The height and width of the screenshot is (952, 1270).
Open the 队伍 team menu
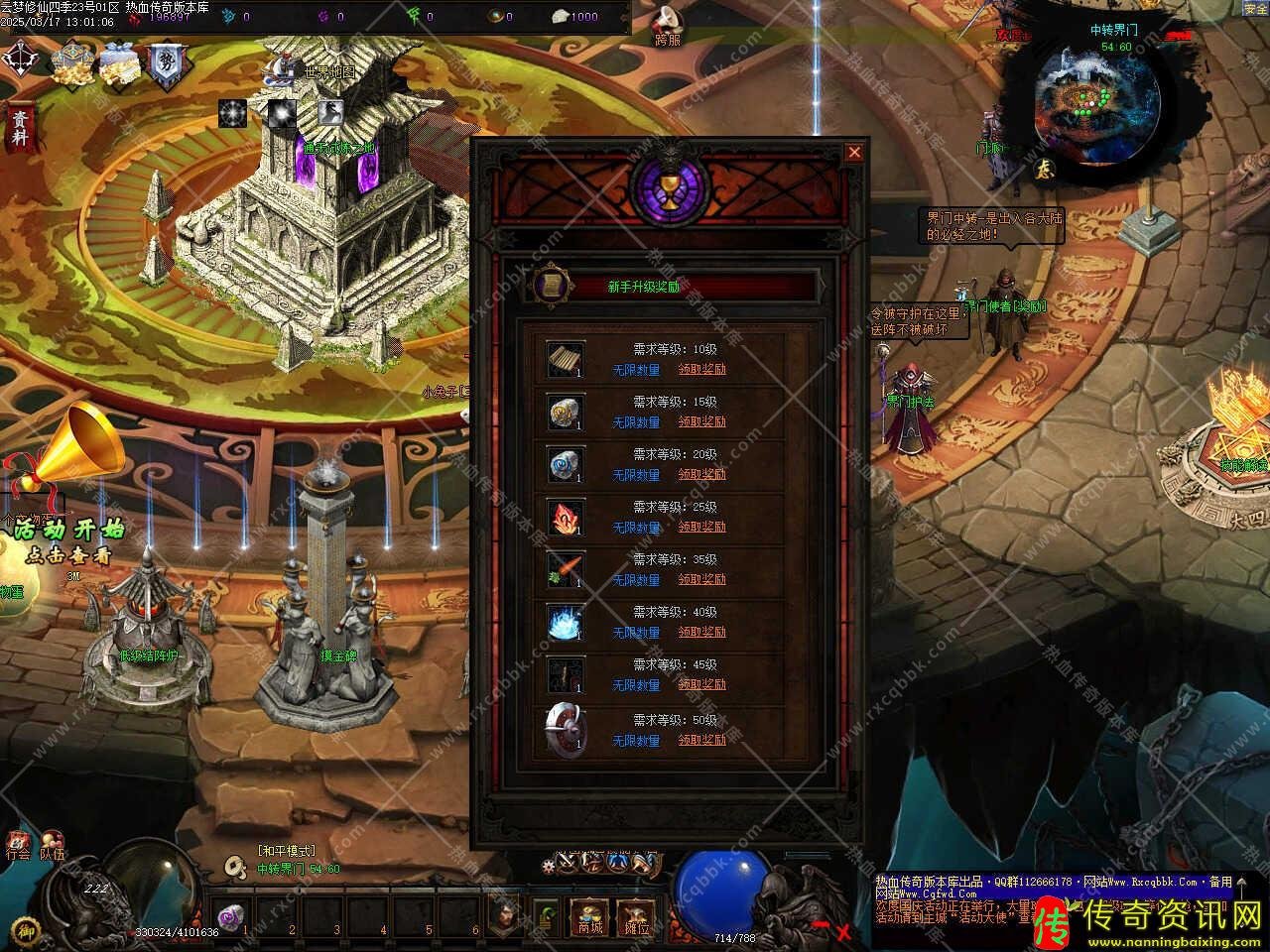[x=52, y=846]
